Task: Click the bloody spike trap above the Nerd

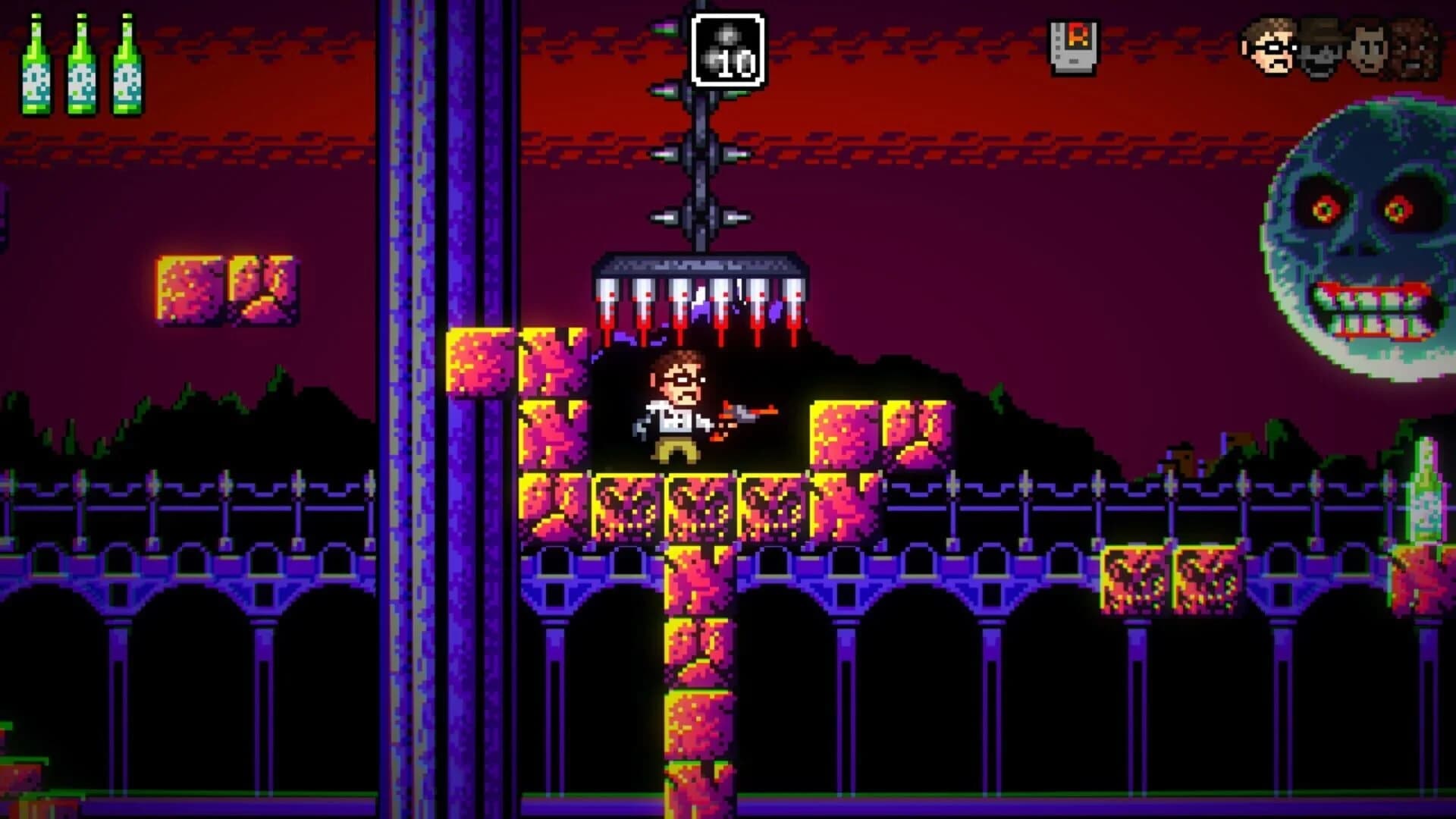Action: [701, 292]
